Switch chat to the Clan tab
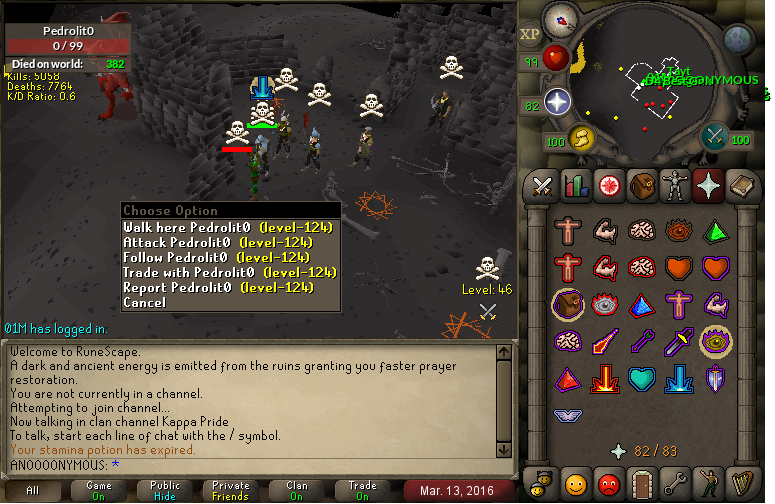The width and height of the screenshot is (775, 504). click(297, 490)
